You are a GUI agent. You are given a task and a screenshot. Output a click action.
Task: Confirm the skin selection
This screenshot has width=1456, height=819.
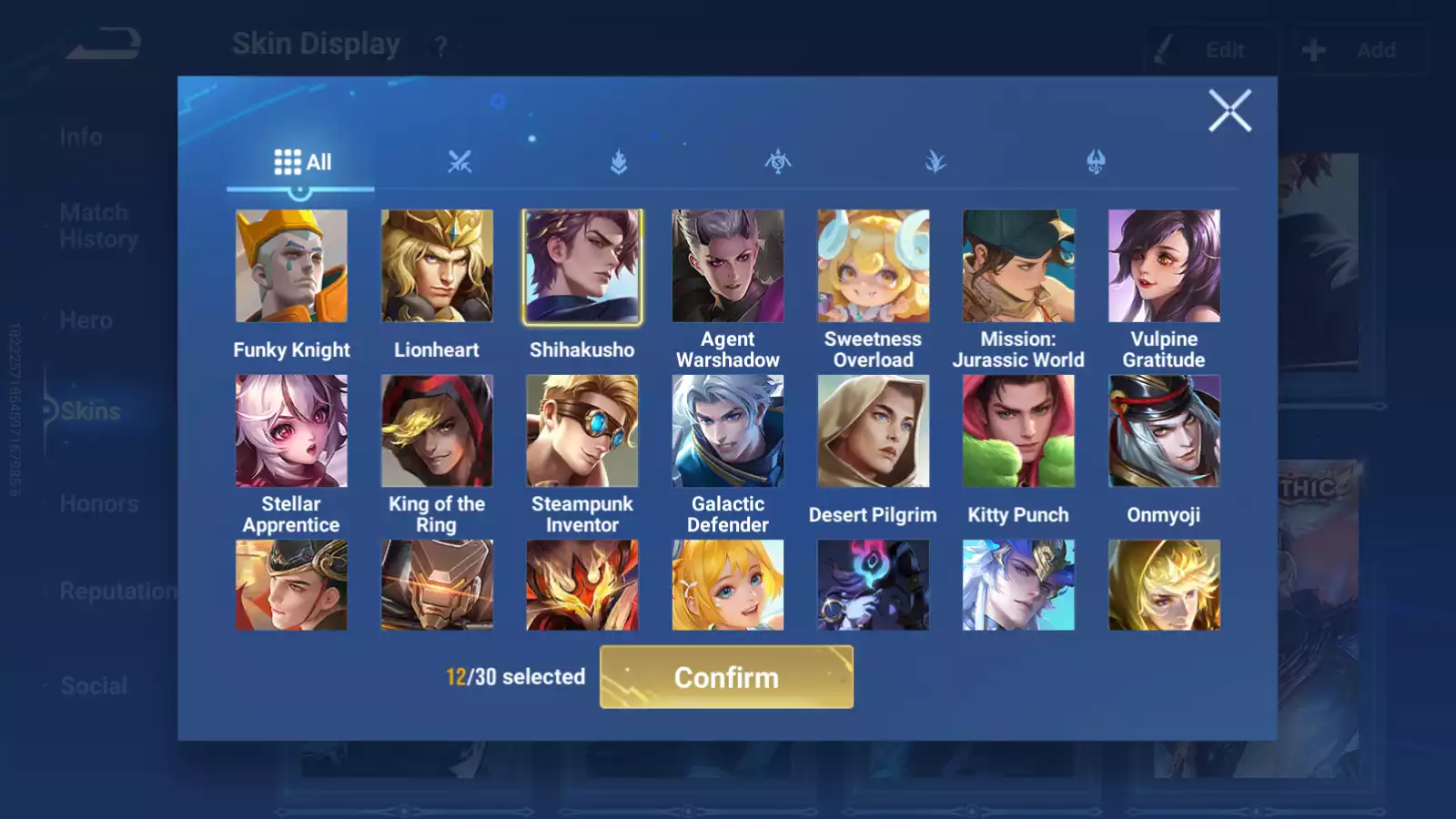726,677
